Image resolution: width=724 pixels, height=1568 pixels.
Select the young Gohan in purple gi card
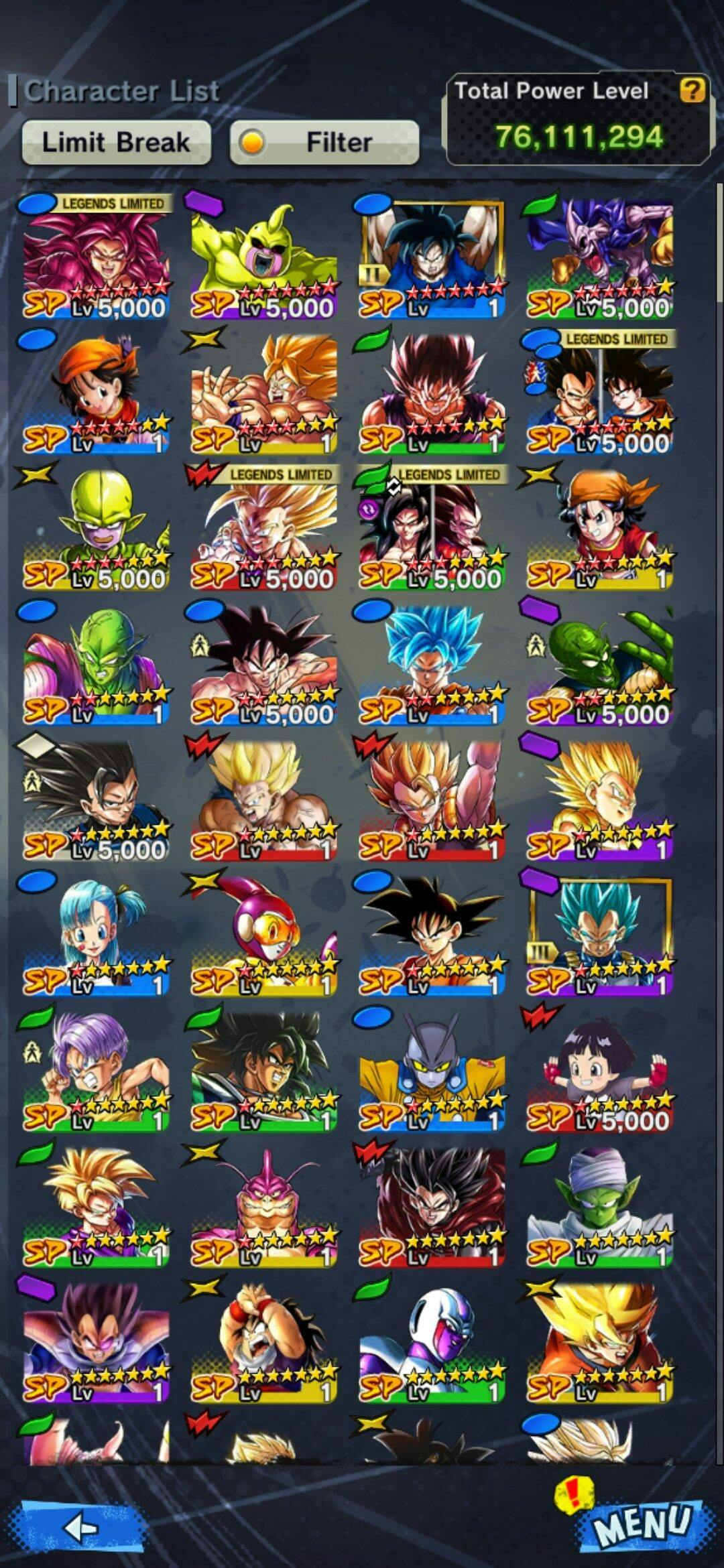(x=96, y=1206)
